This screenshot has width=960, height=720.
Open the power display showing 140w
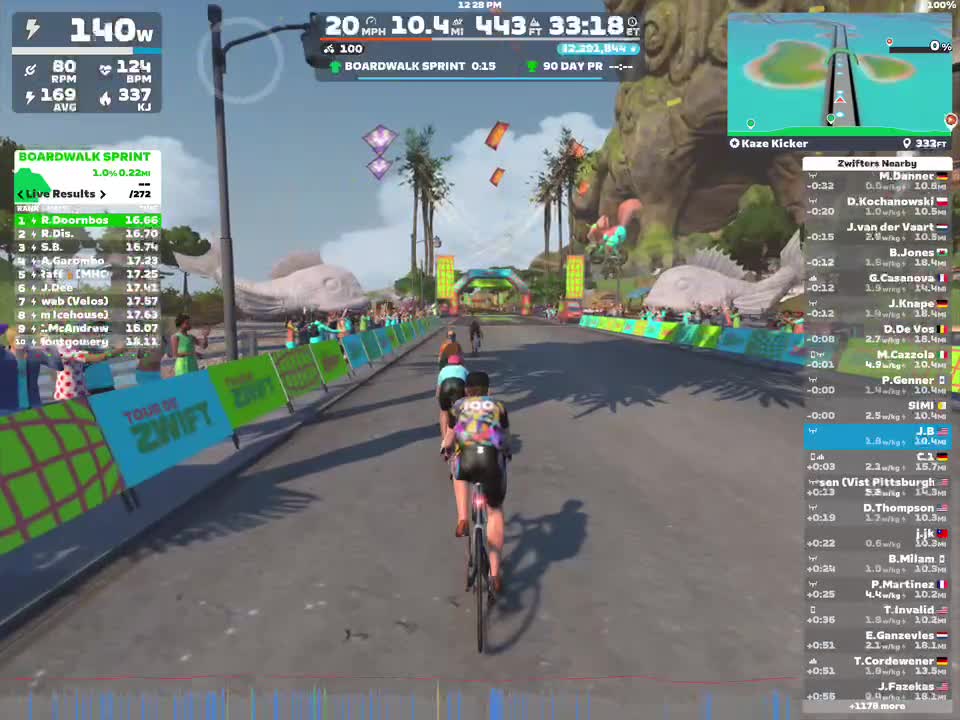[x=87, y=31]
